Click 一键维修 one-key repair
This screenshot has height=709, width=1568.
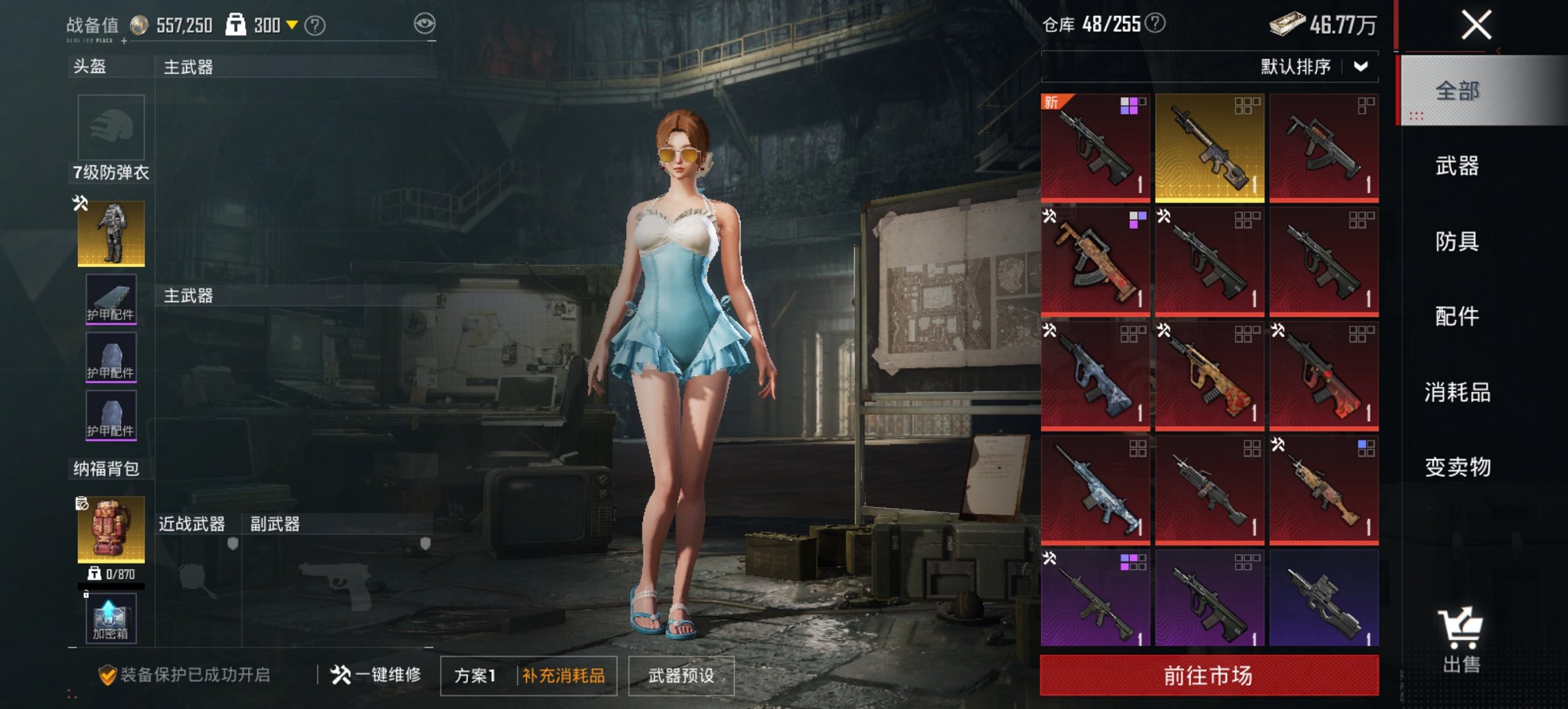point(376,675)
